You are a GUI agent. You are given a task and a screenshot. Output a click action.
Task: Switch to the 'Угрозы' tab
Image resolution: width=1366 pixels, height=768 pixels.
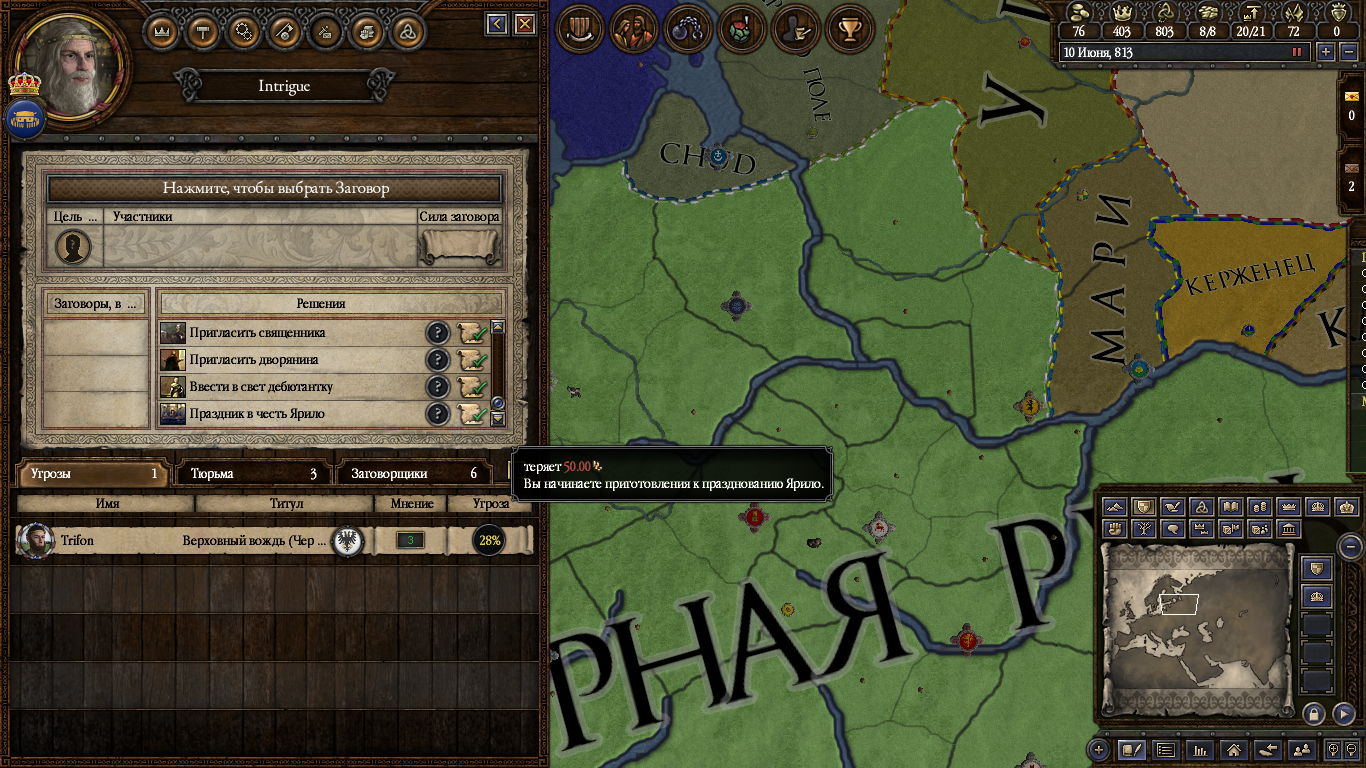[x=92, y=474]
